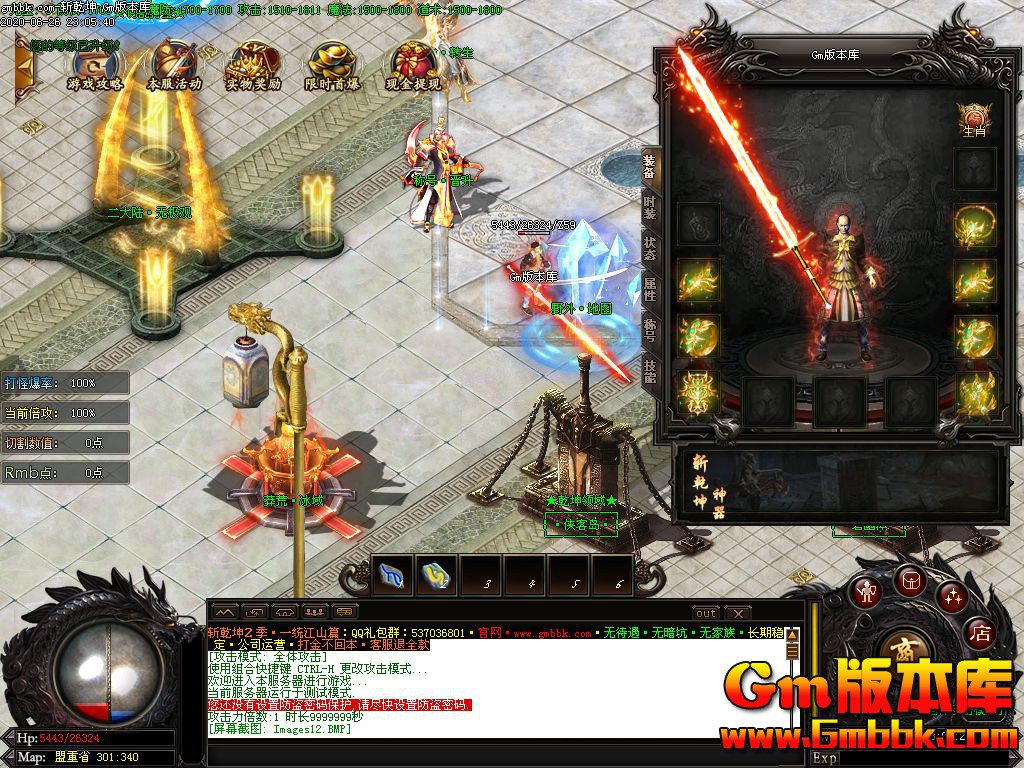Viewport: 1024px width, 768px height.
Task: Open the 本服活动 server events icon
Action: coord(174,64)
